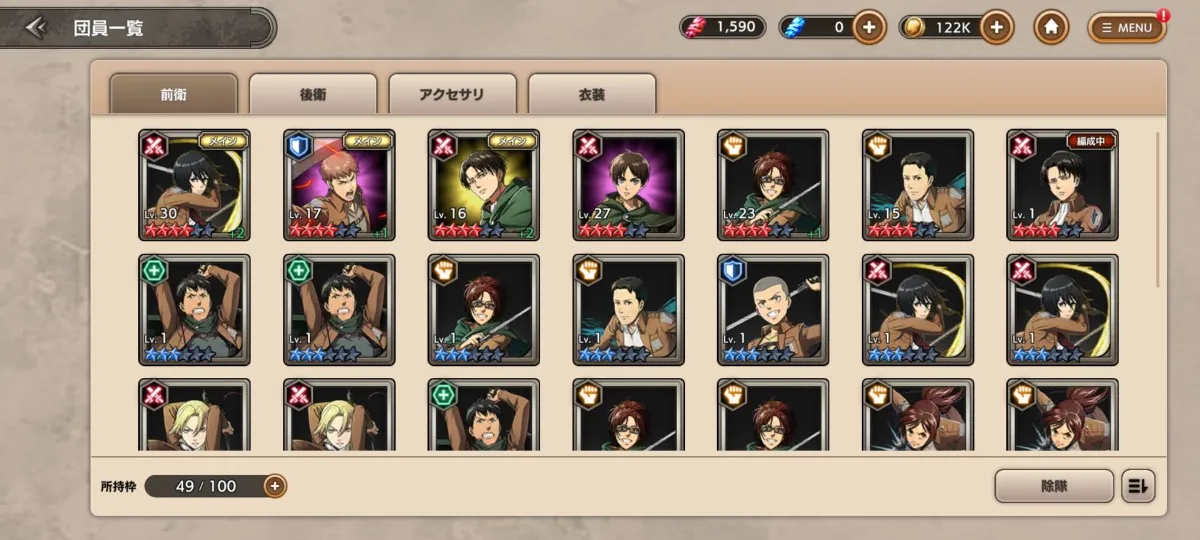Click the 除隊 button
The width and height of the screenshot is (1200, 540).
1054,486
